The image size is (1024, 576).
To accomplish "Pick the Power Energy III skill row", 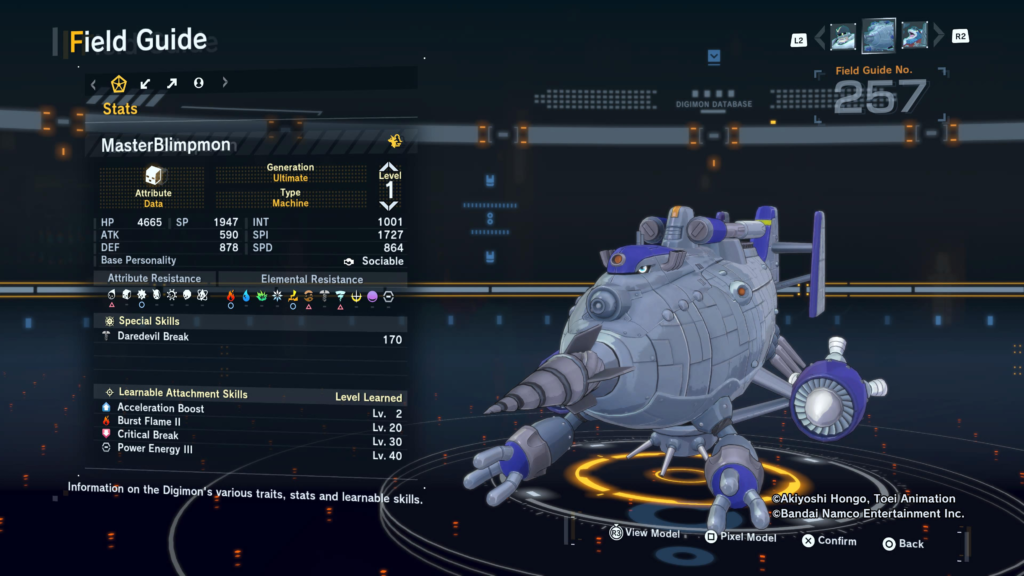I will pos(250,449).
